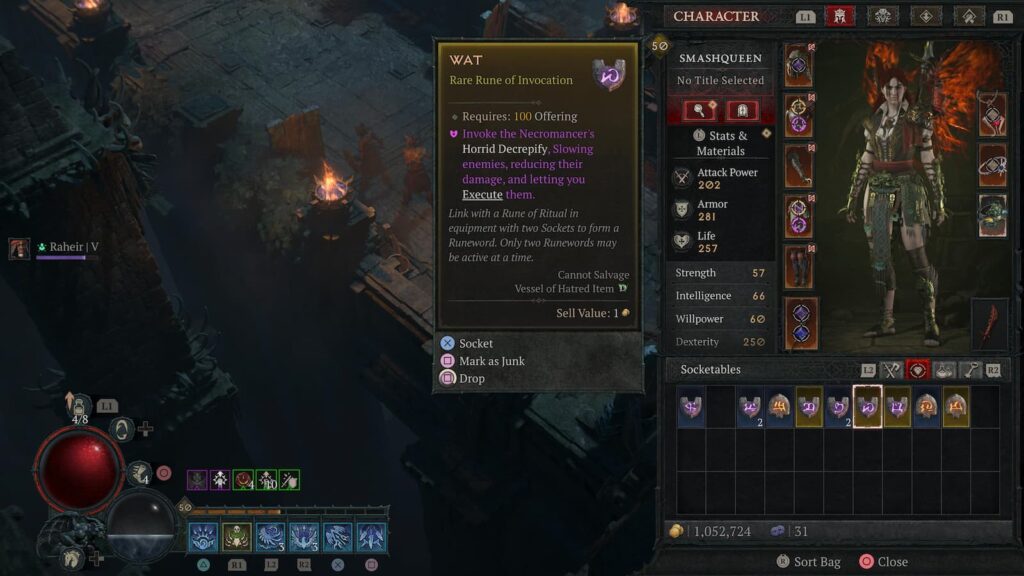Choose the Character tab with helmet icon
Viewport: 1024px width, 576px height.
pyautogui.click(x=839, y=16)
